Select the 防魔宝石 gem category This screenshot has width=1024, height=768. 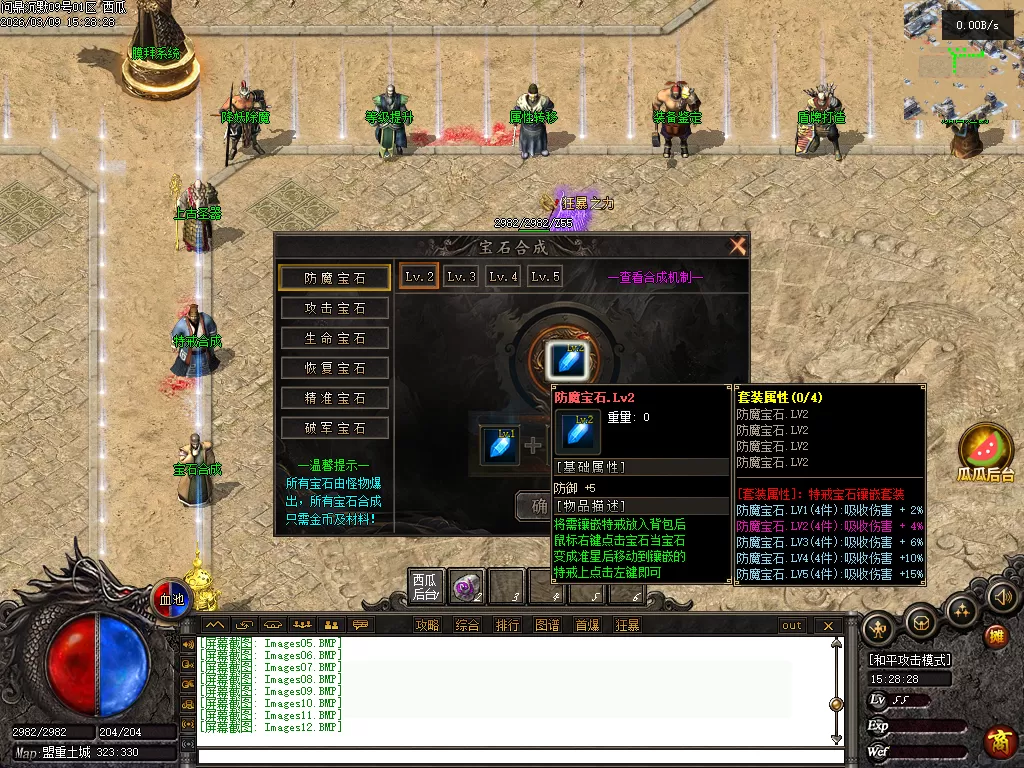[x=334, y=278]
